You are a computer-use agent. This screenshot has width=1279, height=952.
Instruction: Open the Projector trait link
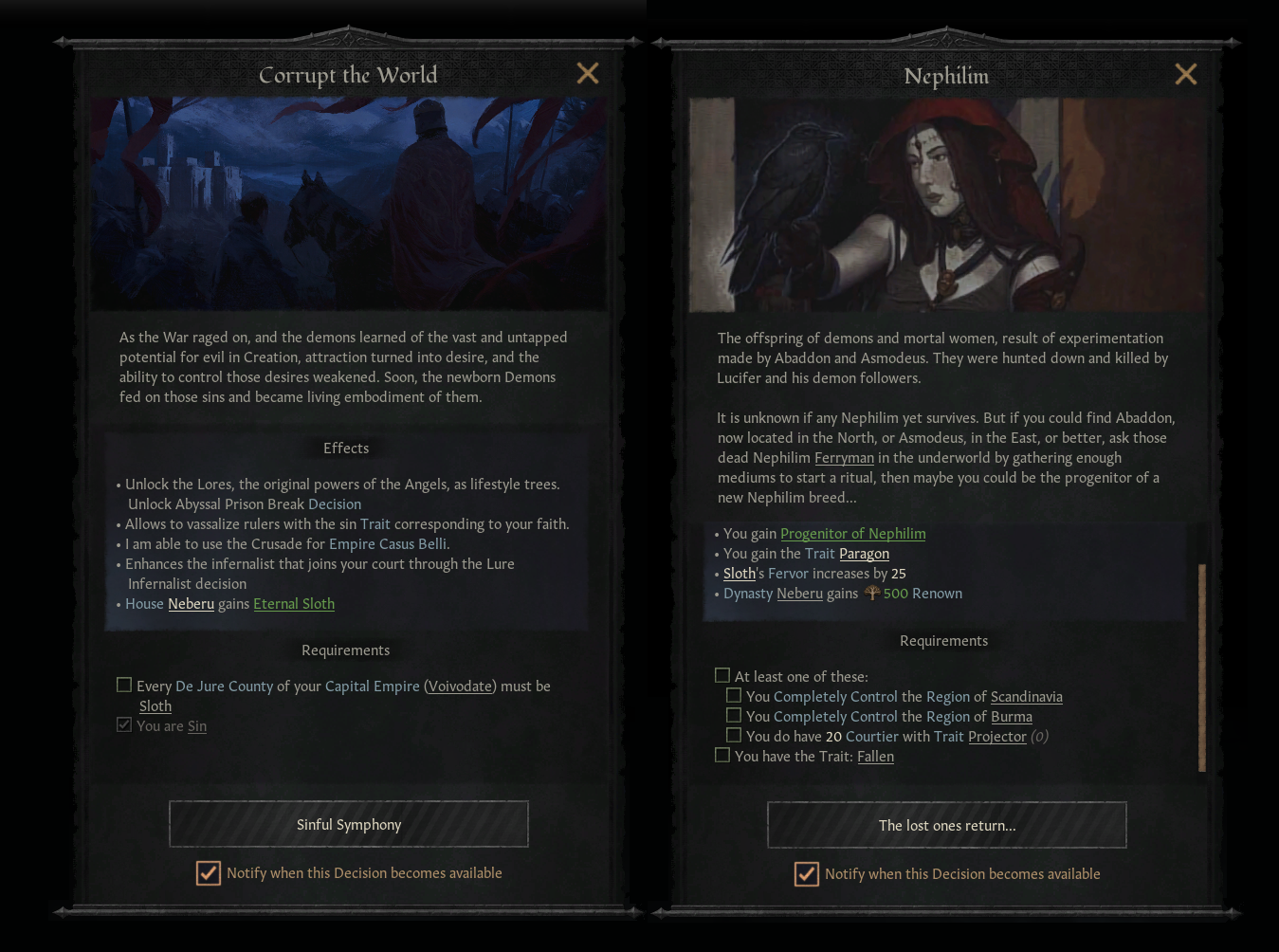click(996, 736)
